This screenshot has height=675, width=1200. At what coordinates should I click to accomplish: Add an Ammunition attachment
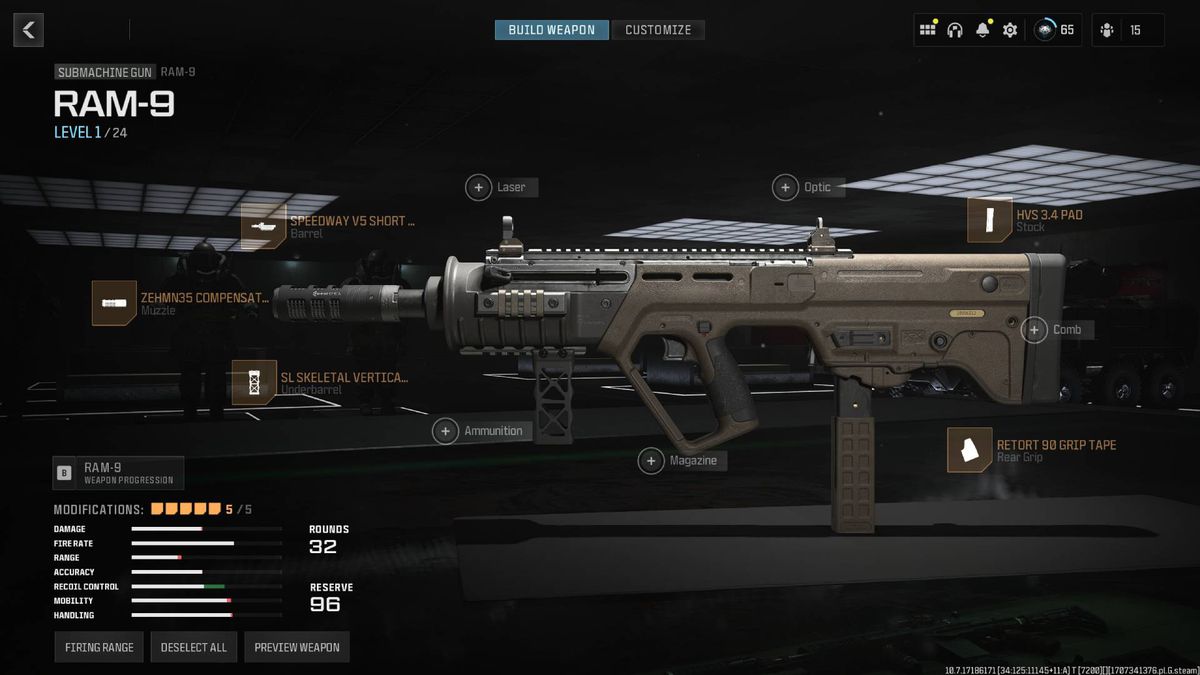[446, 431]
